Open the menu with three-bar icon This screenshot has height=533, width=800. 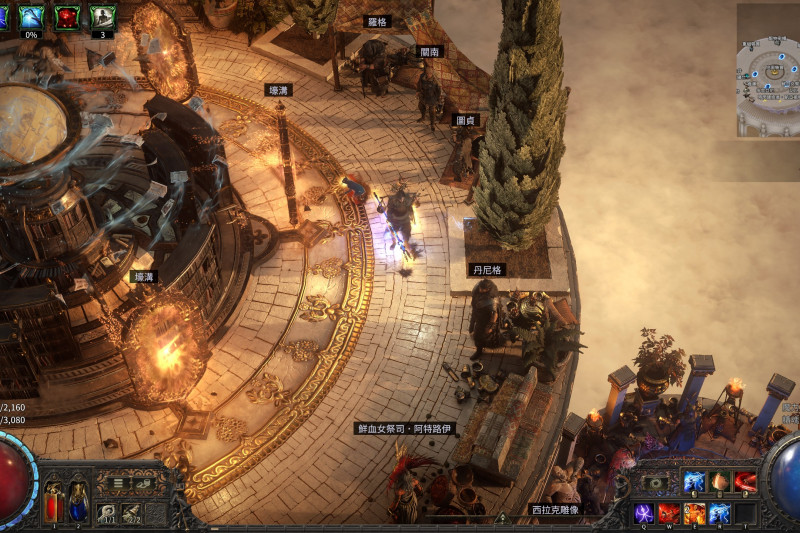tap(119, 483)
